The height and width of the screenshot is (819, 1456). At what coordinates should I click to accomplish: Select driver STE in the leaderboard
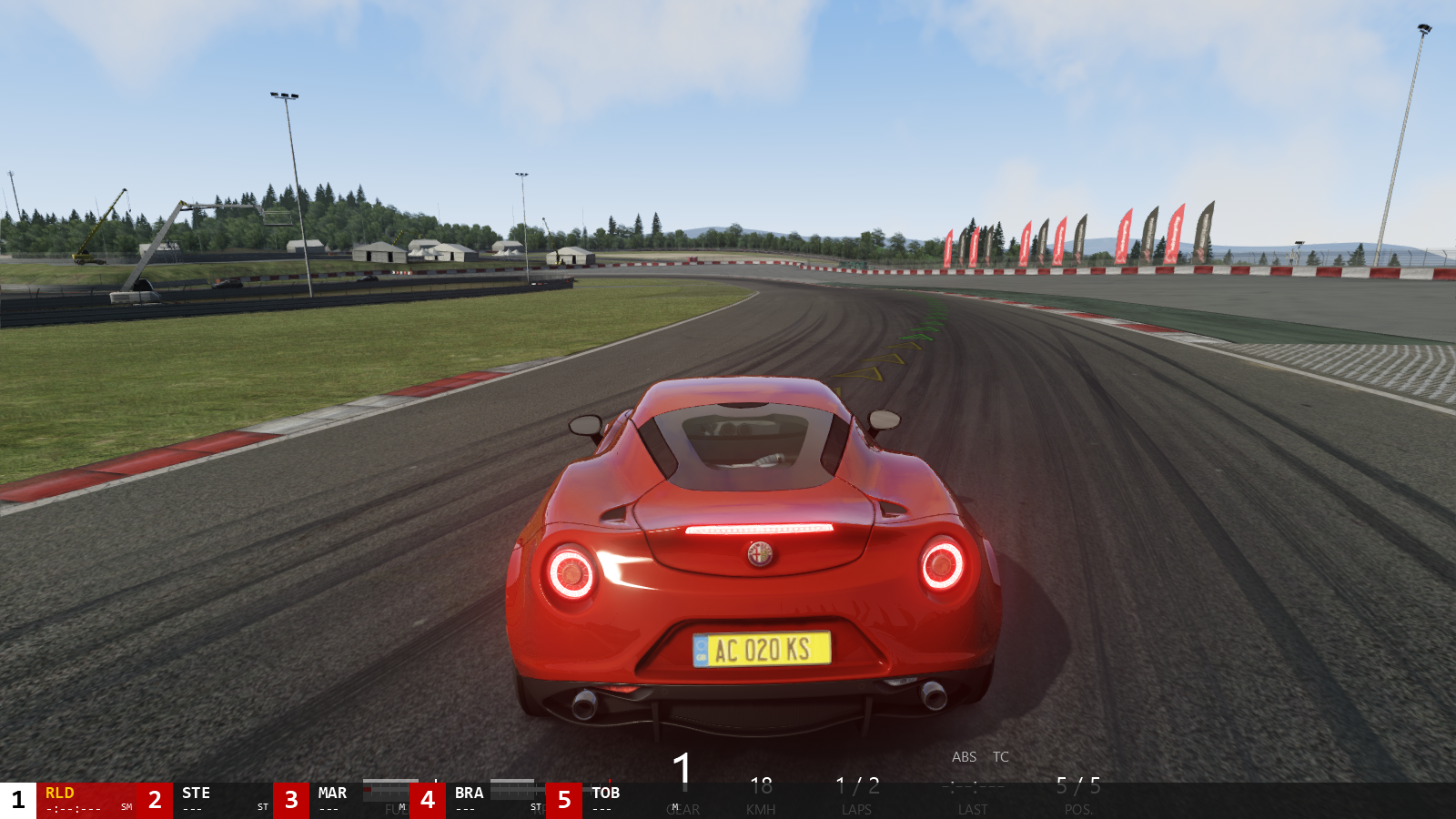click(x=196, y=794)
